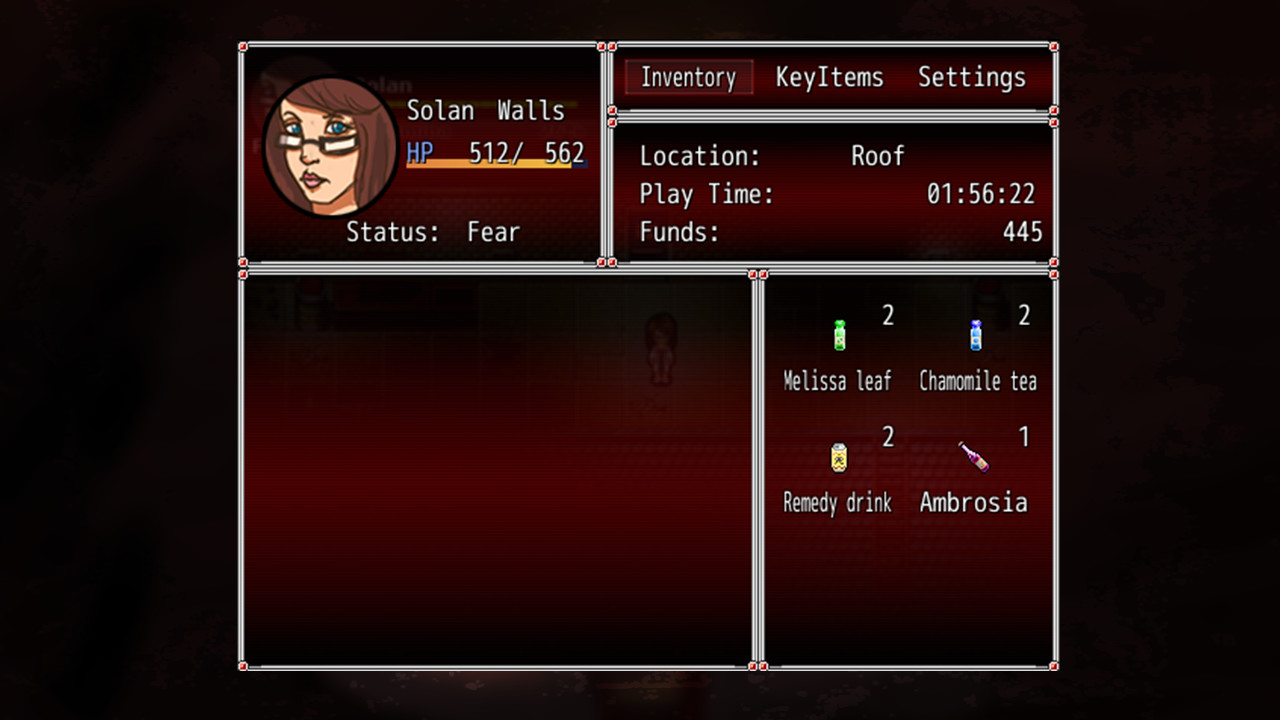1280x720 pixels.
Task: Select the Chamomile tea item name
Action: (x=977, y=381)
